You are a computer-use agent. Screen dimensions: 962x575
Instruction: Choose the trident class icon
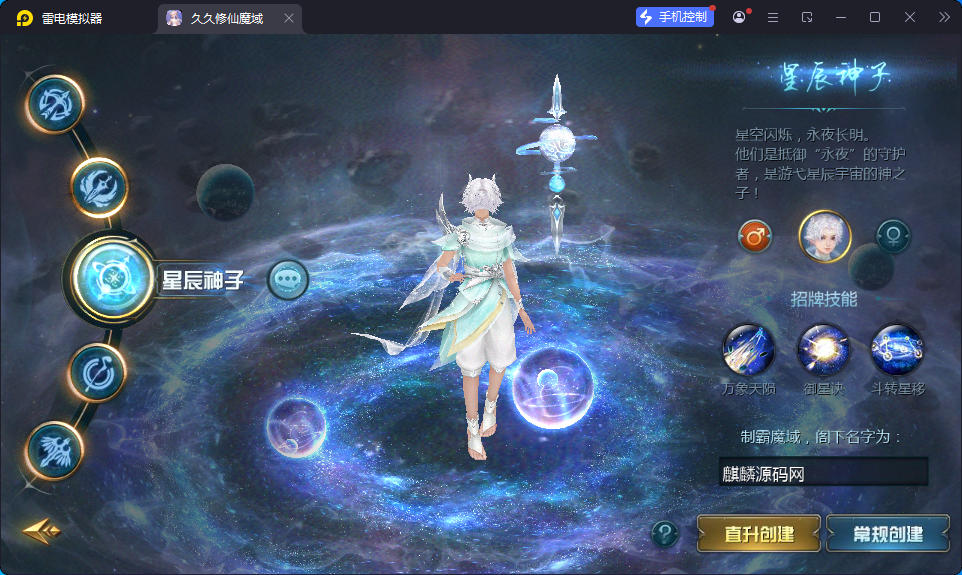99,186
